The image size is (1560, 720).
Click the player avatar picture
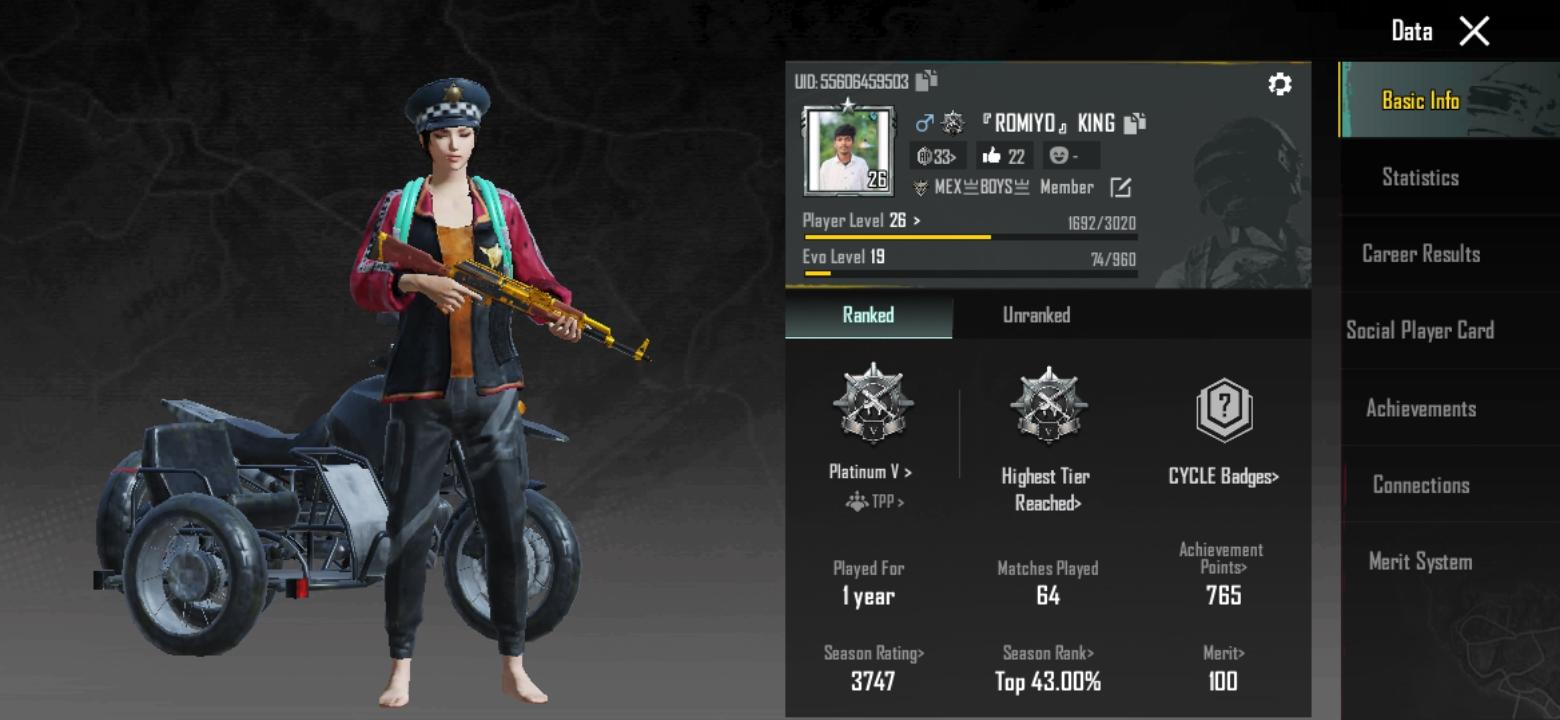[846, 152]
